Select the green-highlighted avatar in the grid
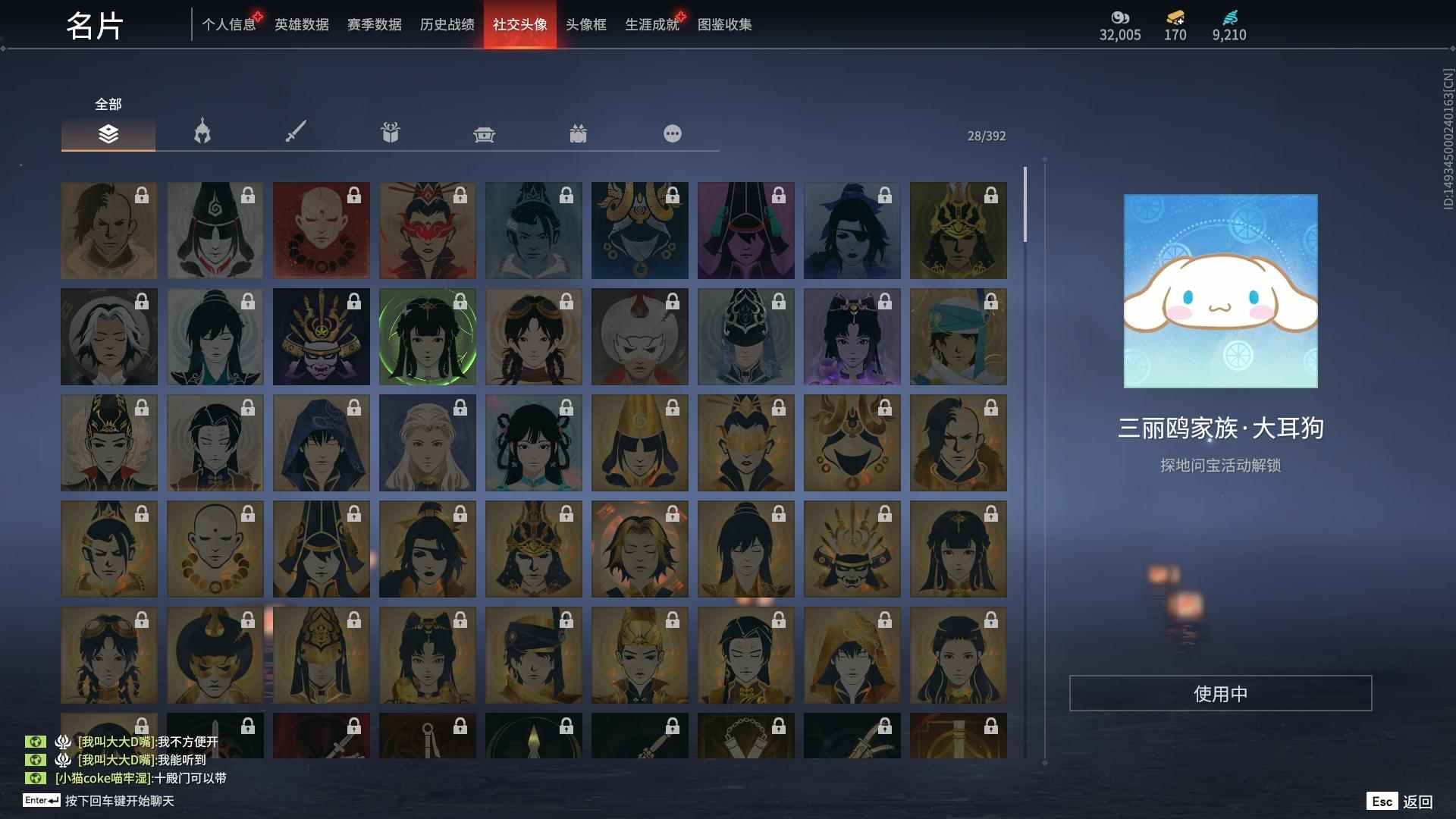 coord(427,336)
